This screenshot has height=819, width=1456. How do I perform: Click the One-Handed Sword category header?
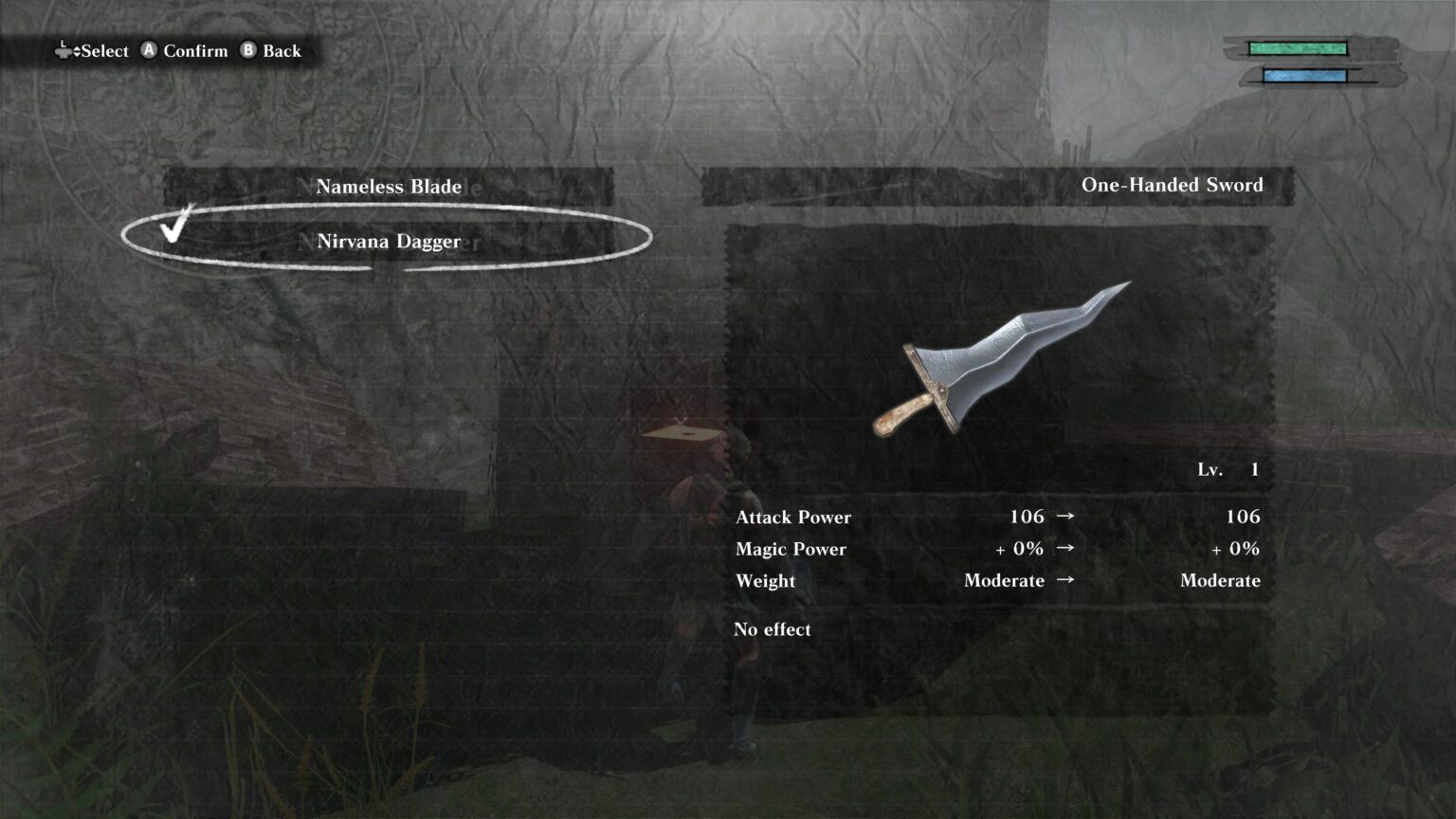(x=1172, y=185)
